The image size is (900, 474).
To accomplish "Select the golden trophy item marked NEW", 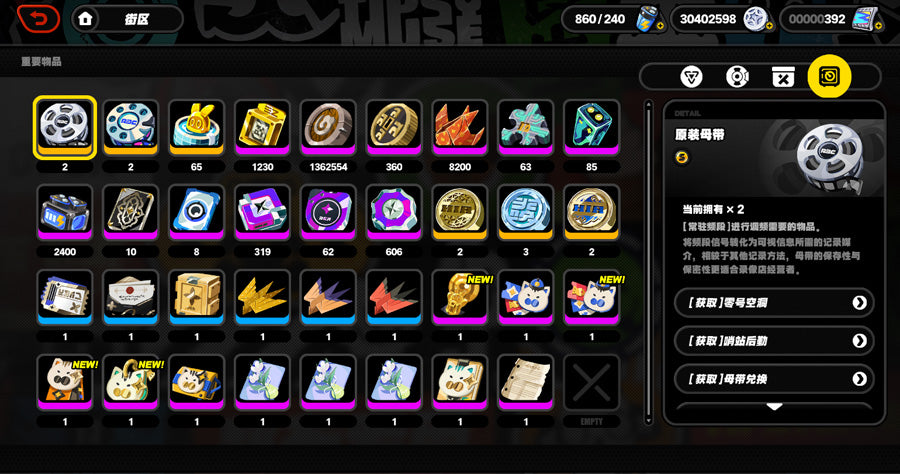I will point(460,296).
